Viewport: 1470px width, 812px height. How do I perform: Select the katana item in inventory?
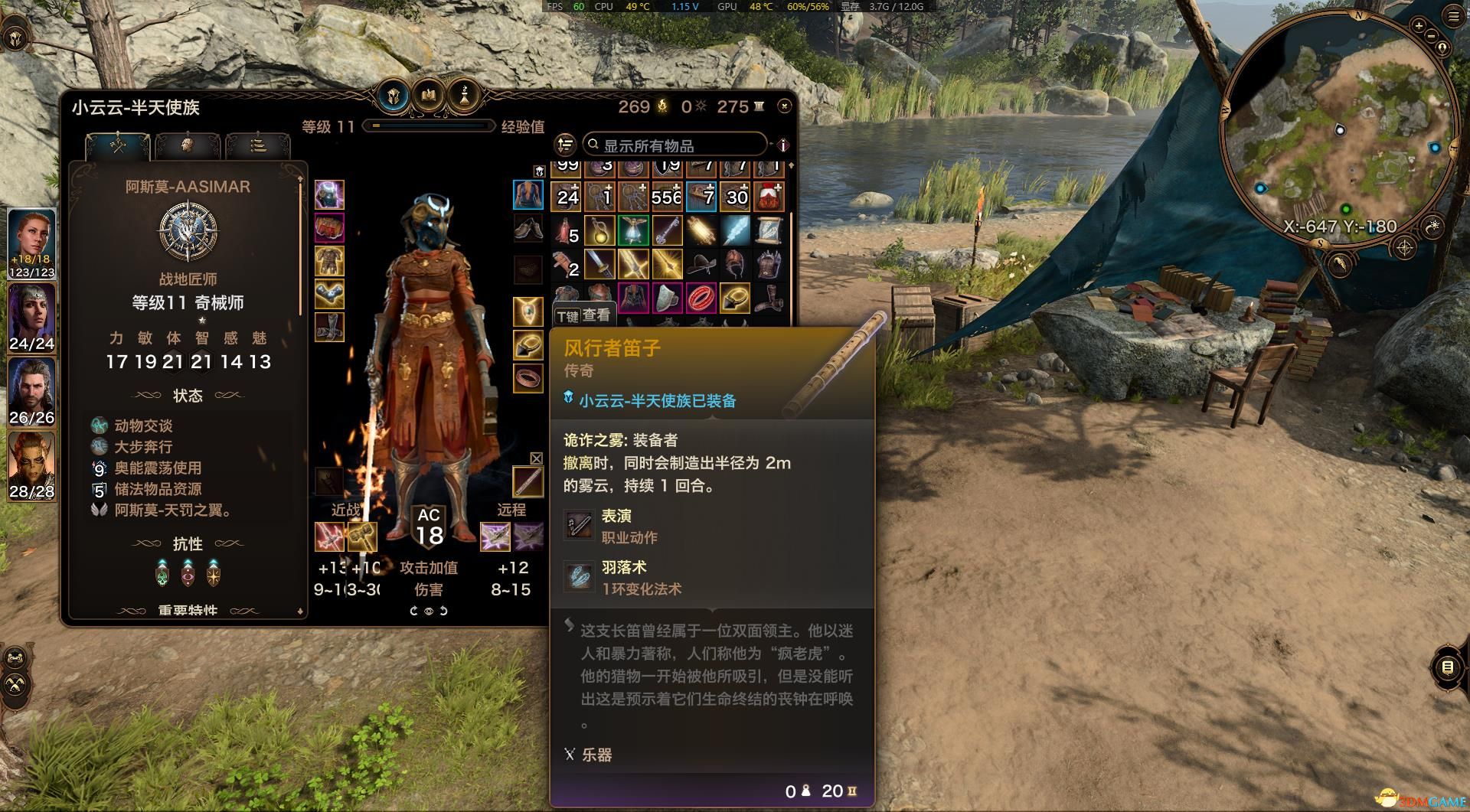(x=599, y=265)
